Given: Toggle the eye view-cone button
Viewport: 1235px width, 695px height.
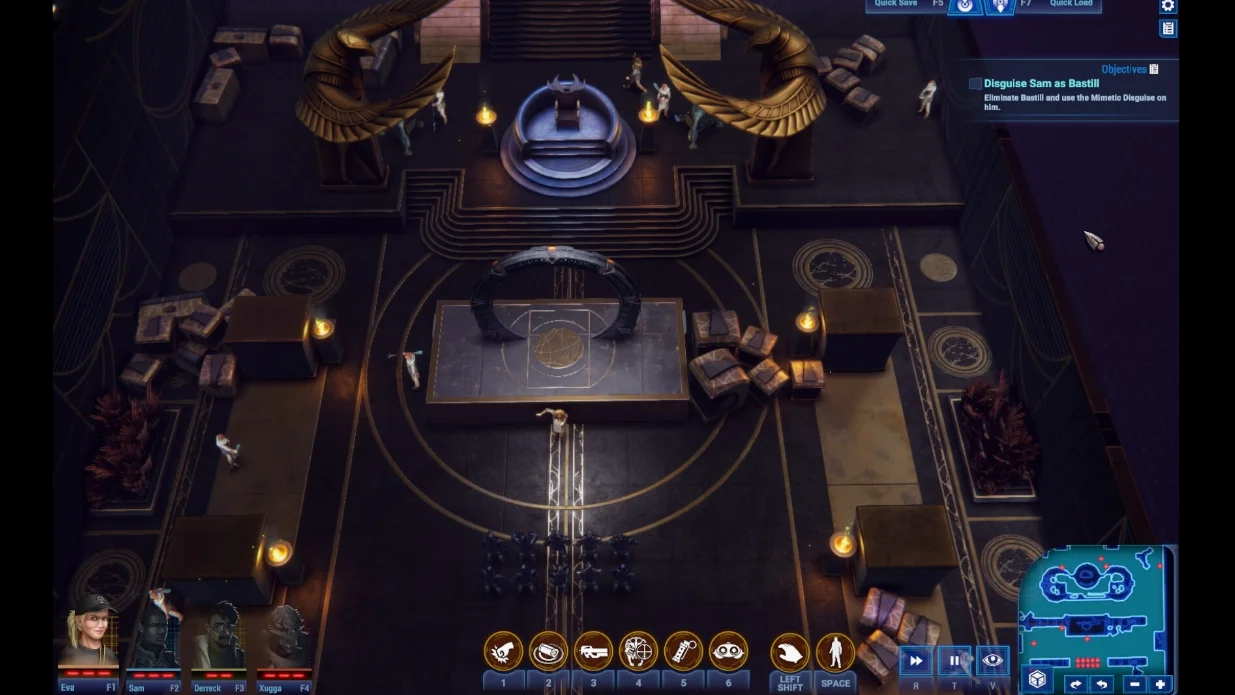Looking at the screenshot, I should click(992, 661).
